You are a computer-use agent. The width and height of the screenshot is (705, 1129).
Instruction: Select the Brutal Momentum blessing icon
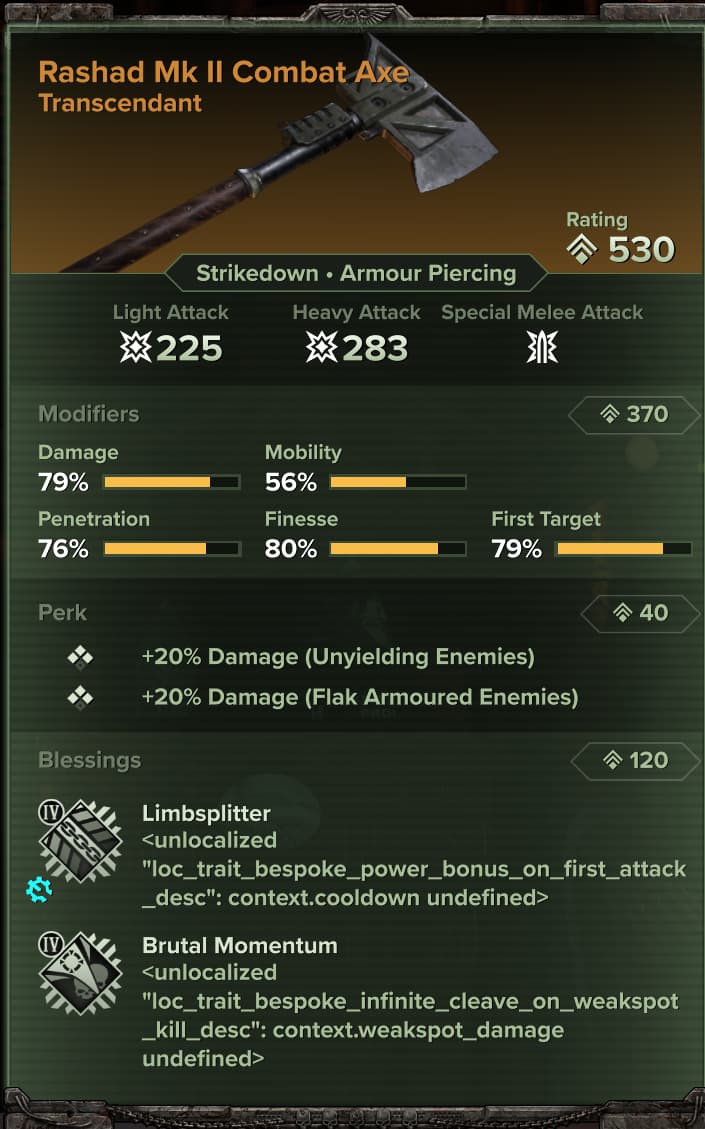(x=80, y=974)
